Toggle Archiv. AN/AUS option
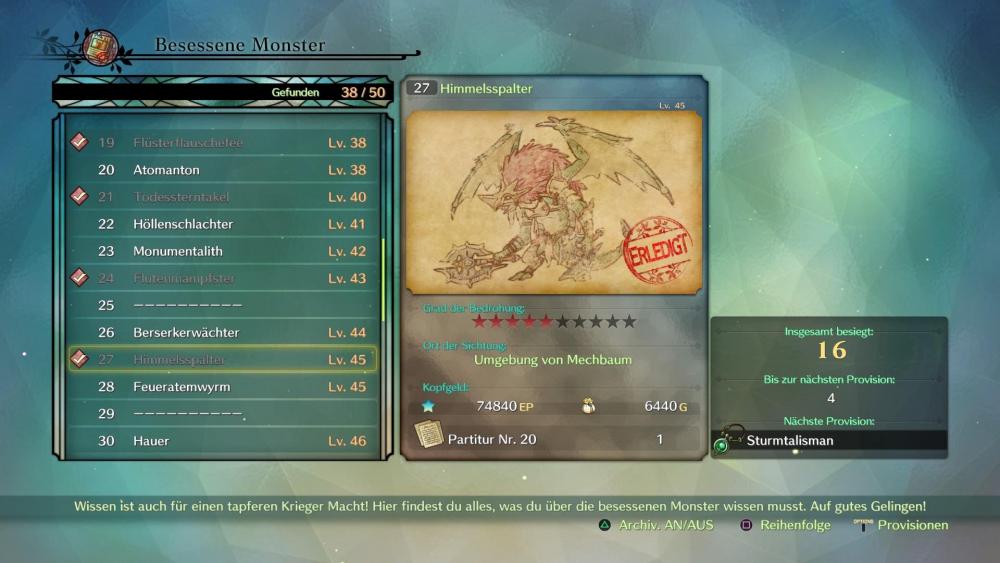The width and height of the screenshot is (1000, 563). (x=656, y=525)
